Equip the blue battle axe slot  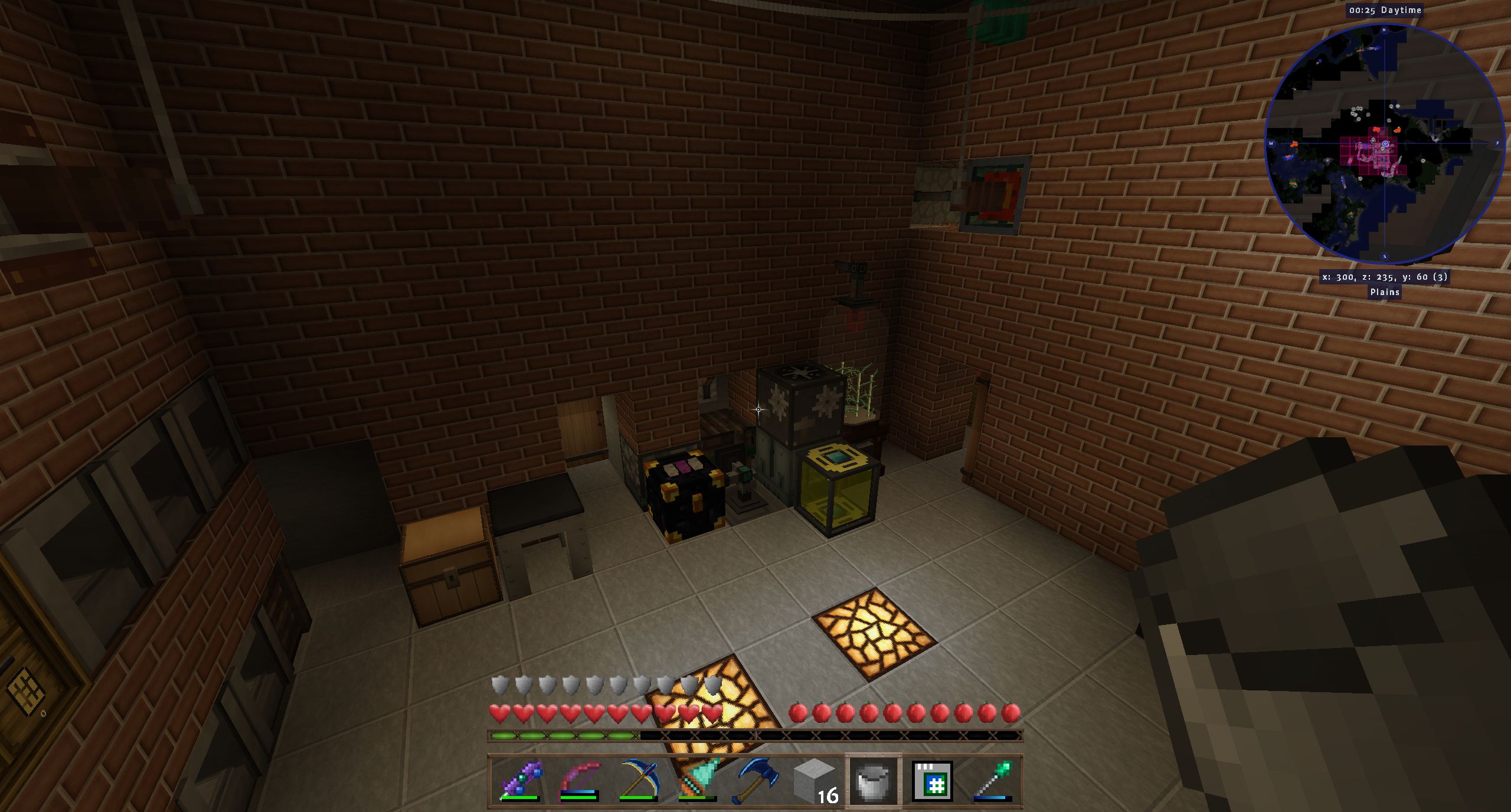(x=756, y=781)
